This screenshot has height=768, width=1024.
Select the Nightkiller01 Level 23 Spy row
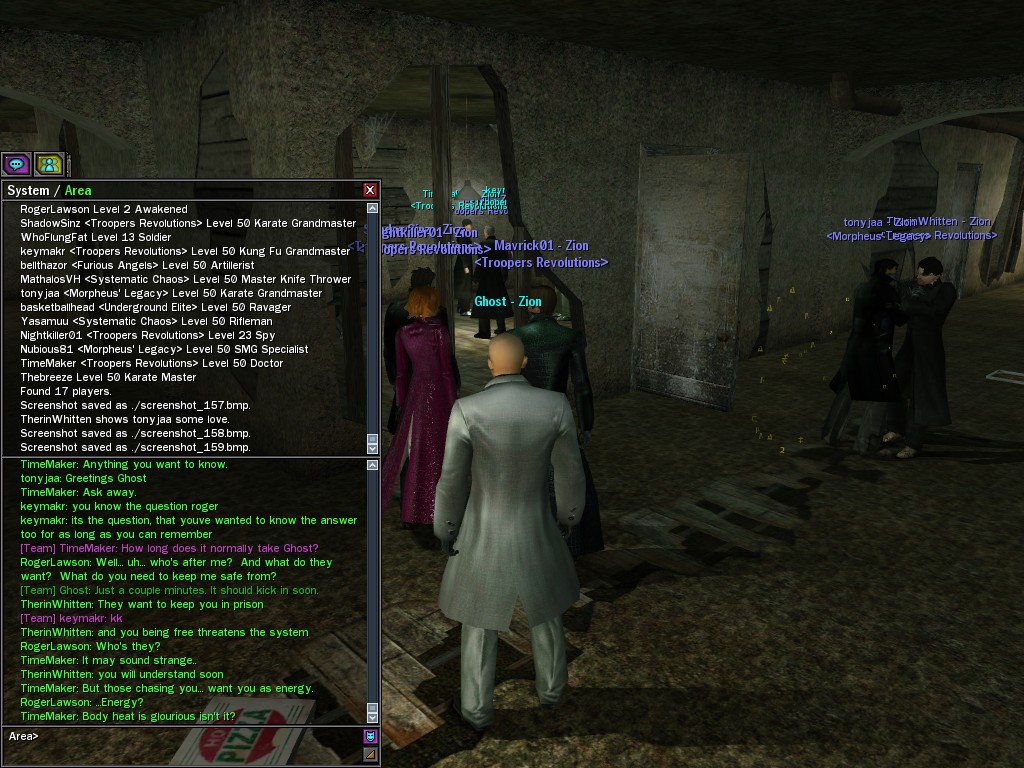click(148, 335)
